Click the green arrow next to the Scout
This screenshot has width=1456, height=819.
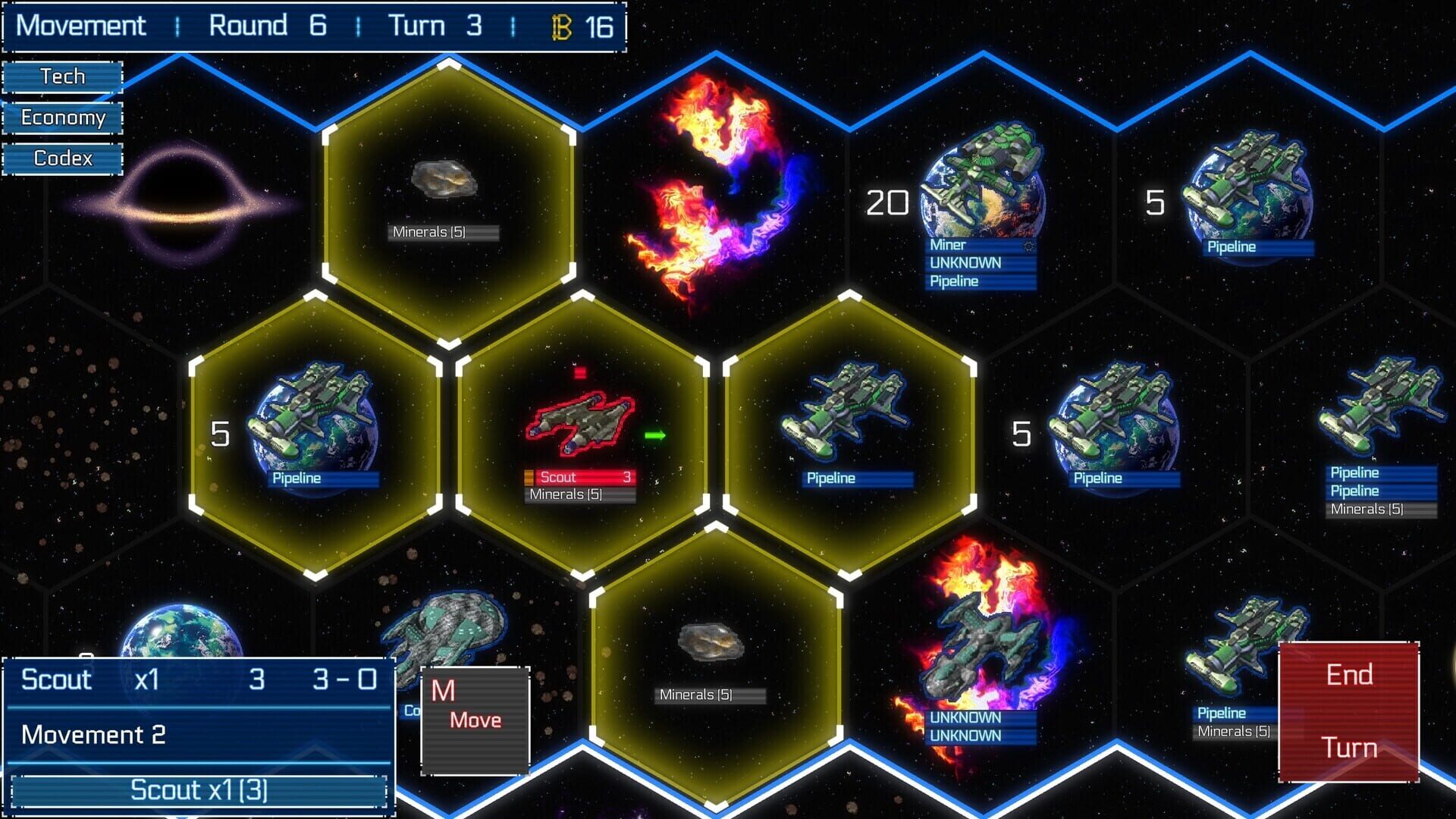coord(654,435)
